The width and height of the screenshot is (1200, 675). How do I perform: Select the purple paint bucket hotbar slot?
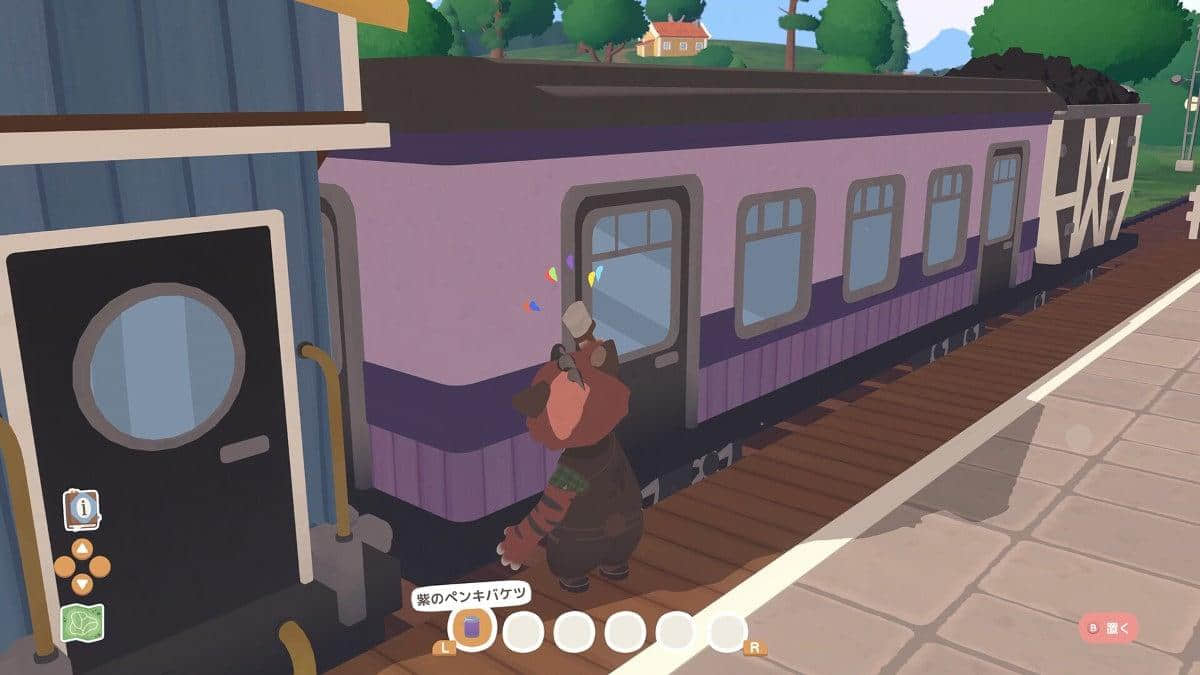(x=471, y=629)
